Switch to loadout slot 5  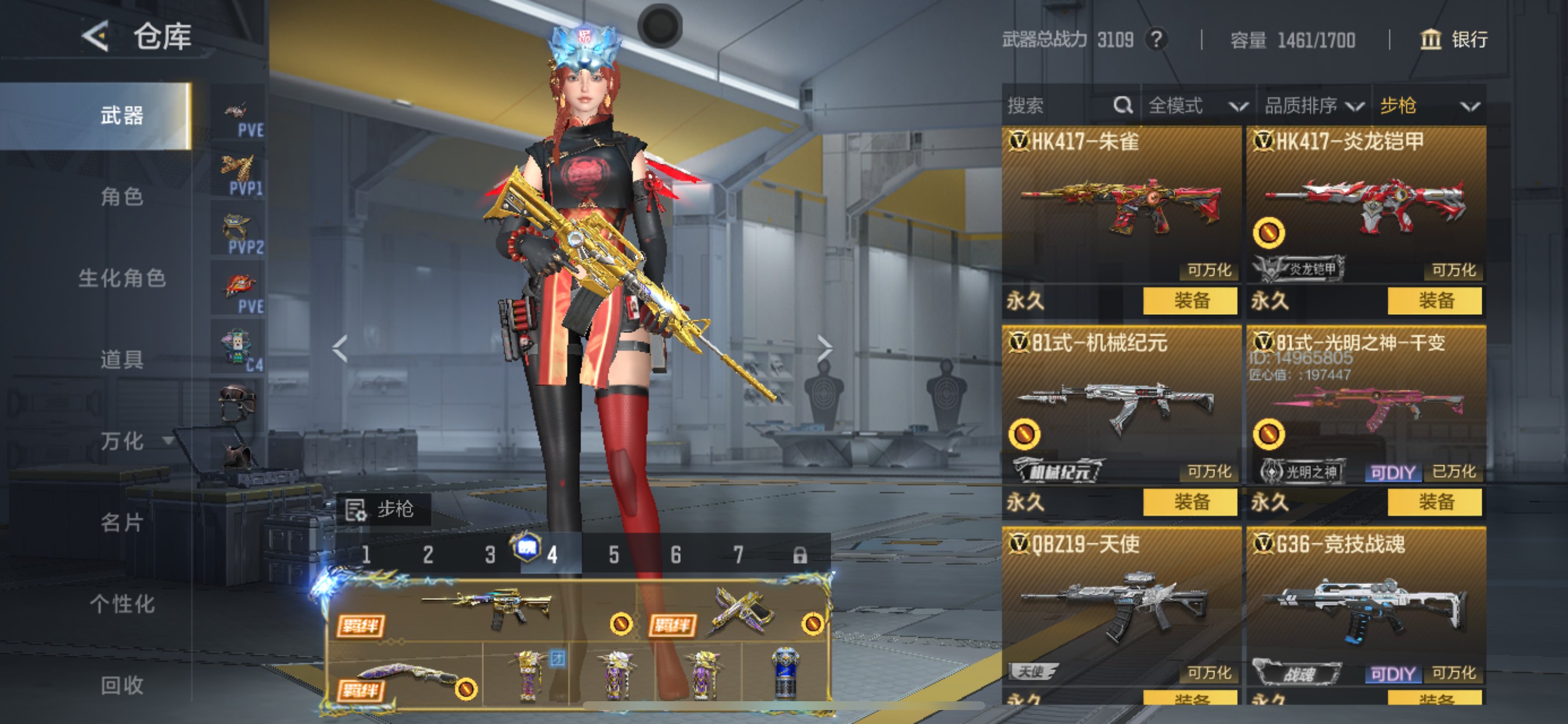[614, 555]
